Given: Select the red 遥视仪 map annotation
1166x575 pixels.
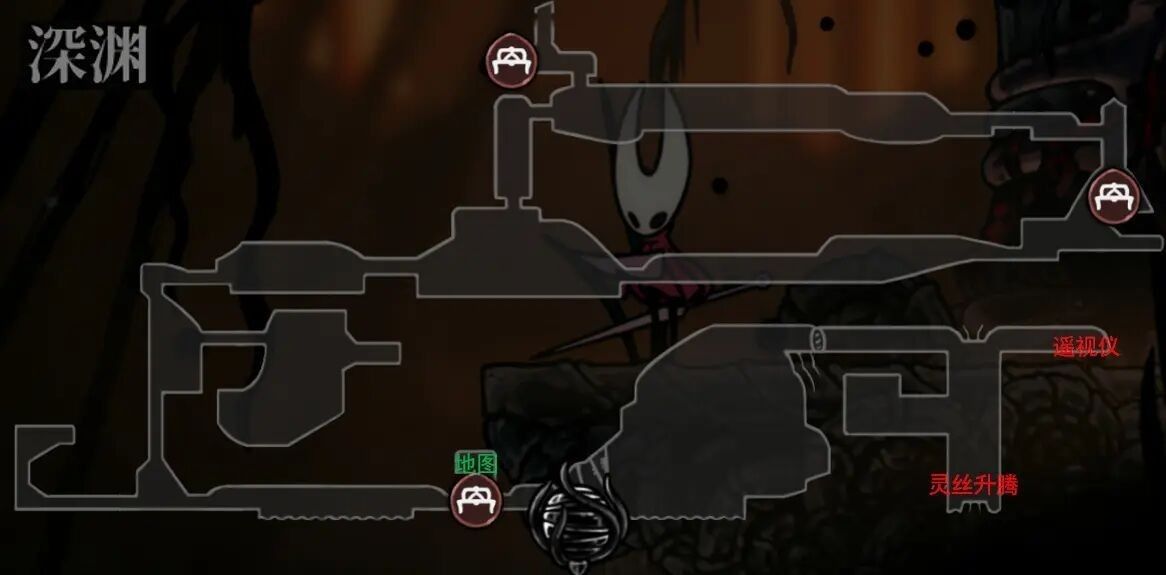Looking at the screenshot, I should 1085,347.
